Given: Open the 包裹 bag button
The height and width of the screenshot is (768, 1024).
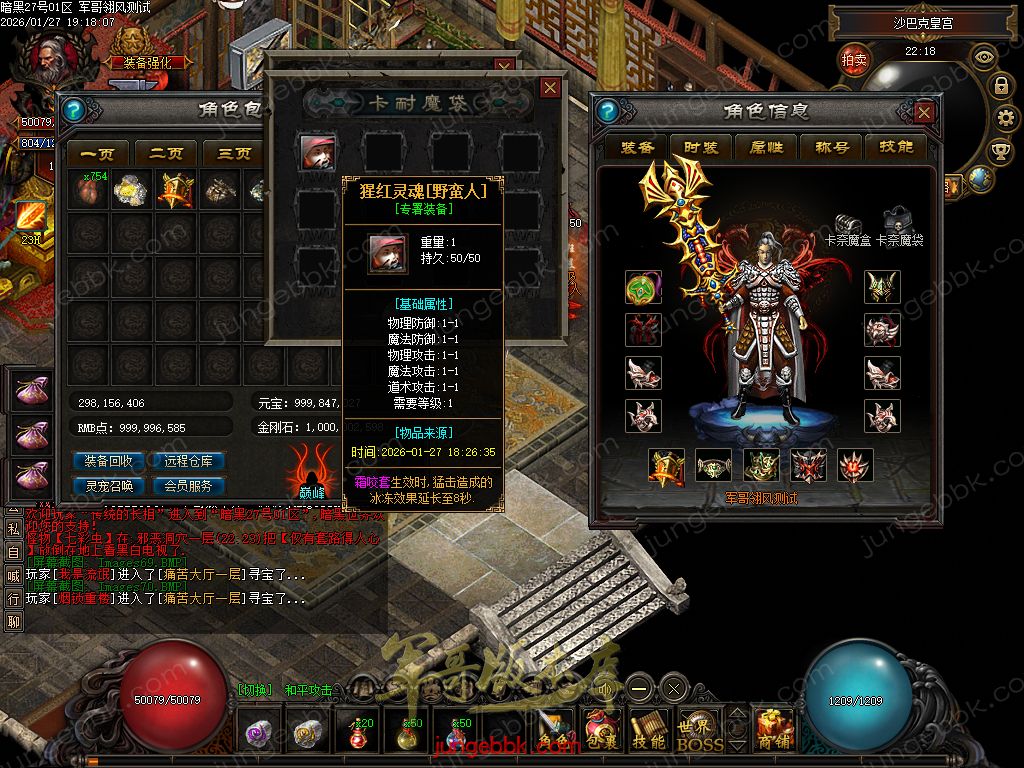Looking at the screenshot, I should click(x=602, y=730).
